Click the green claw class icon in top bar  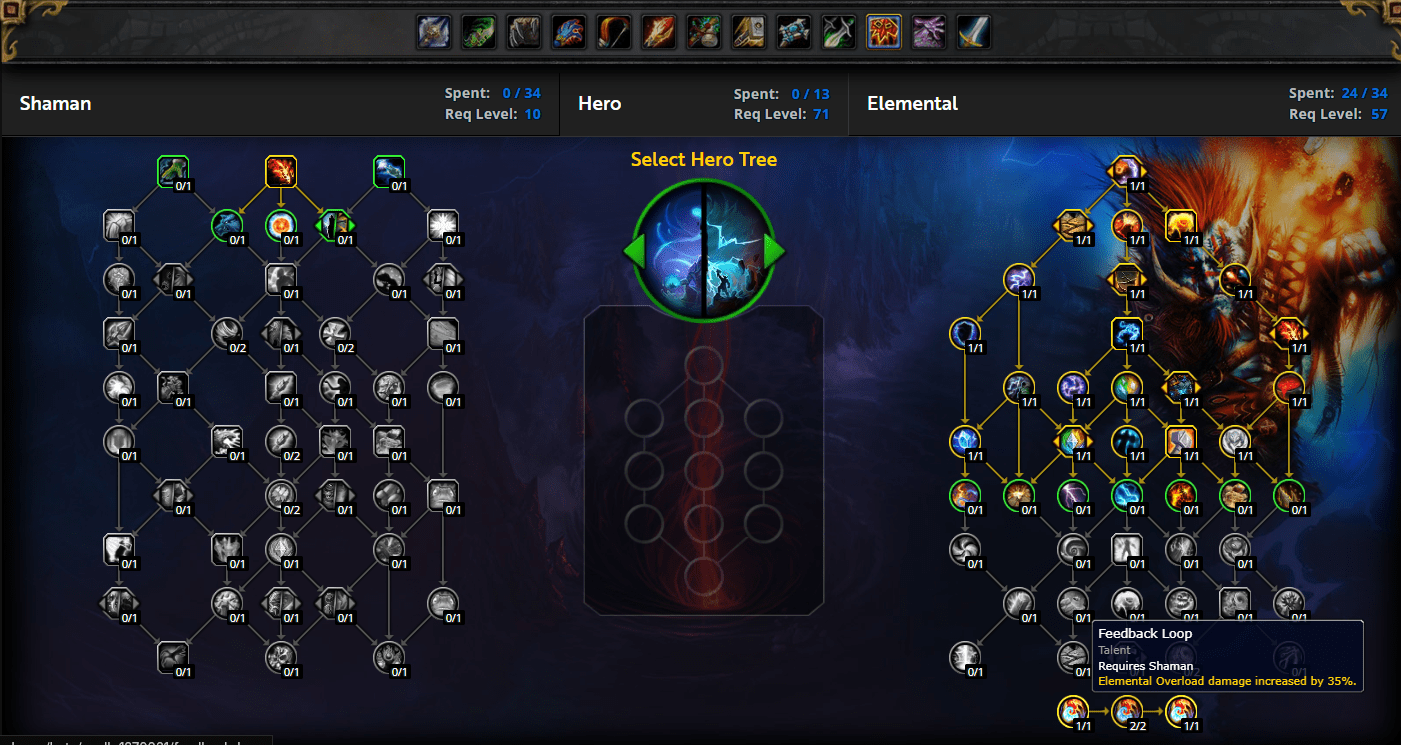(x=478, y=31)
